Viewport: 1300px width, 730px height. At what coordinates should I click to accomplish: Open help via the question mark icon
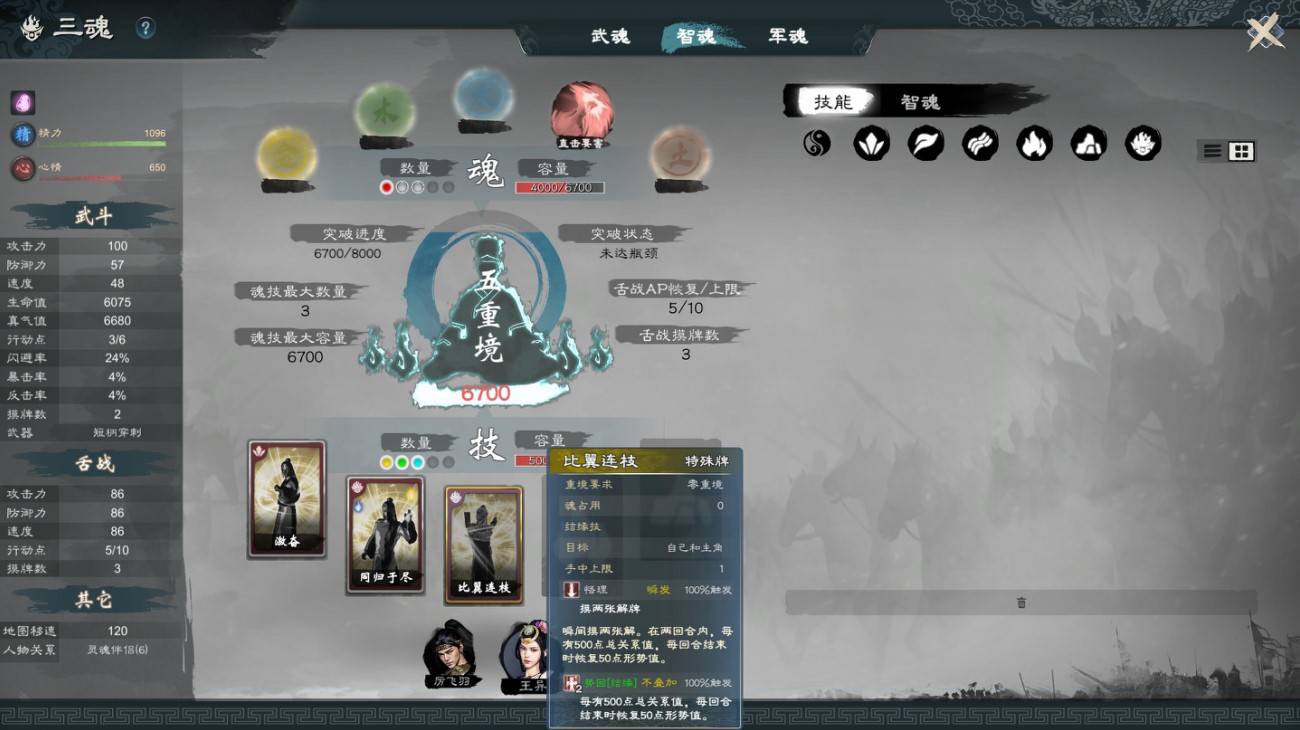click(x=147, y=28)
